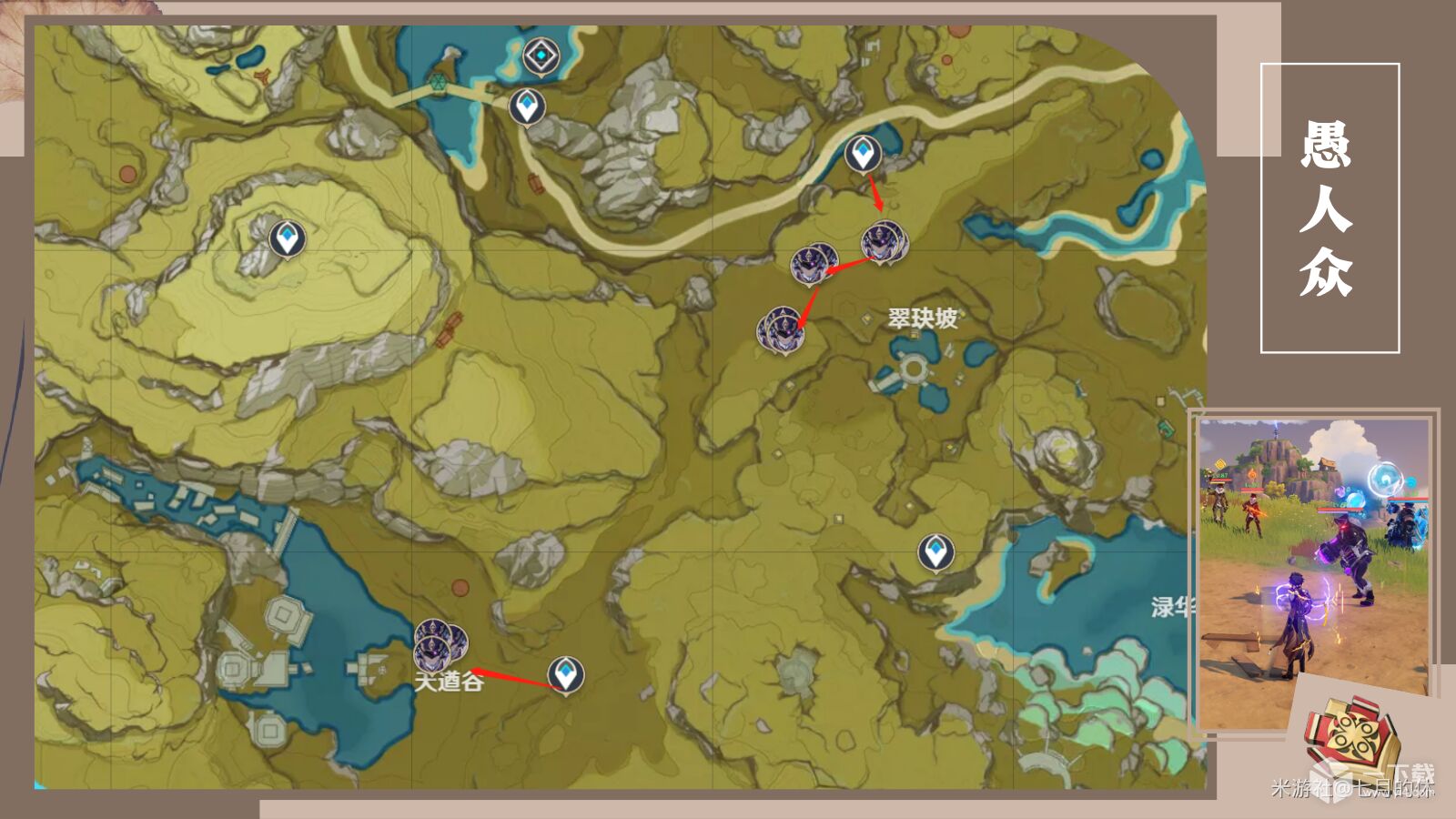
Task: Select the waypoint where the first red arrow starts
Action: (862, 153)
